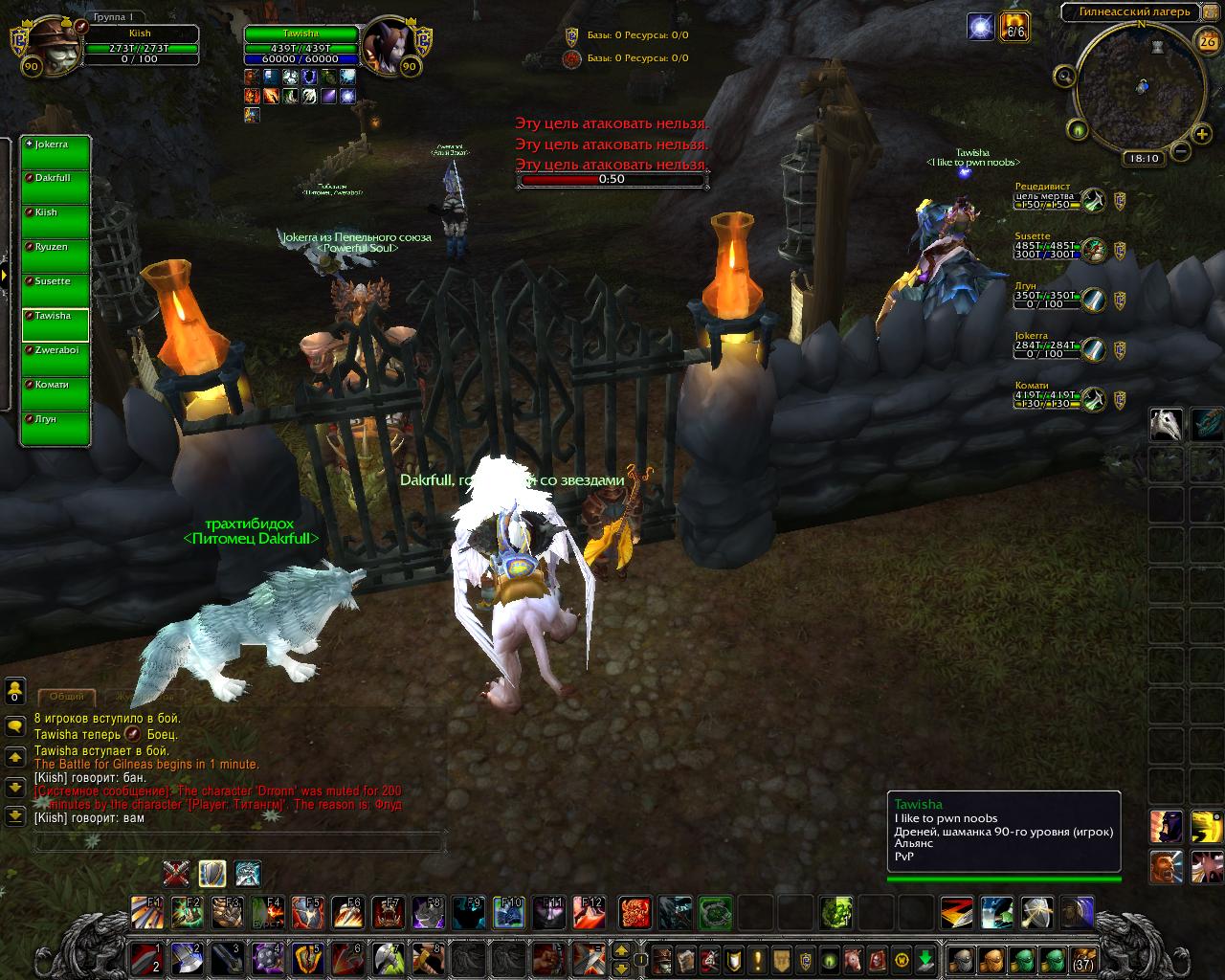Choose Ryuzen's raid frame
The image size is (1225, 980).
pos(56,256)
